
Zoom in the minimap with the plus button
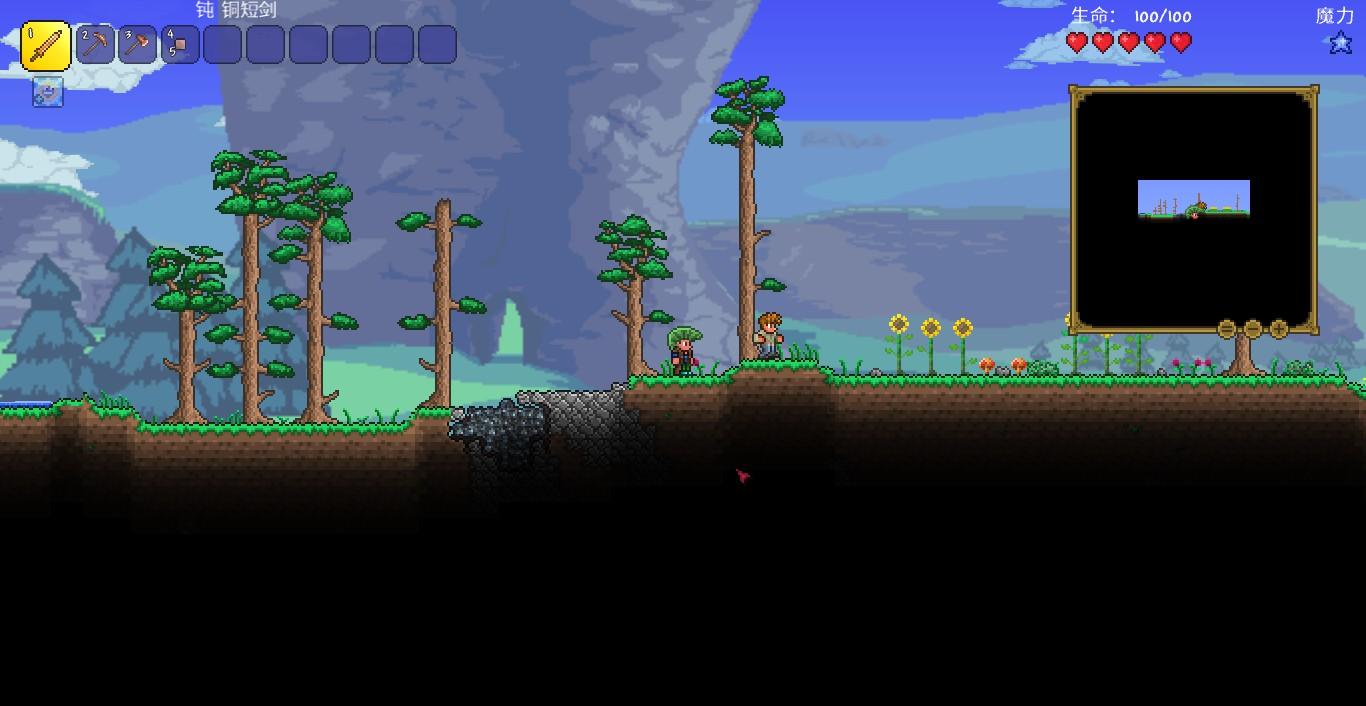(x=1279, y=329)
